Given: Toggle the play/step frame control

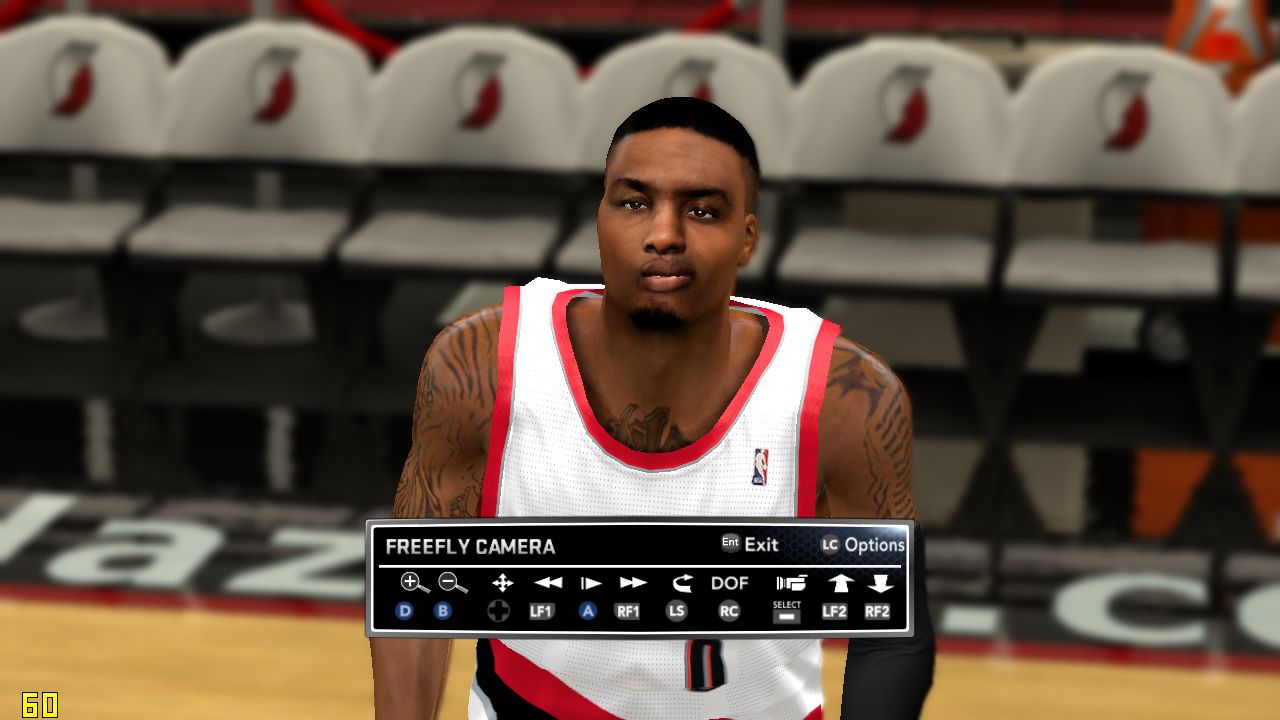Looking at the screenshot, I should pyautogui.click(x=591, y=583).
